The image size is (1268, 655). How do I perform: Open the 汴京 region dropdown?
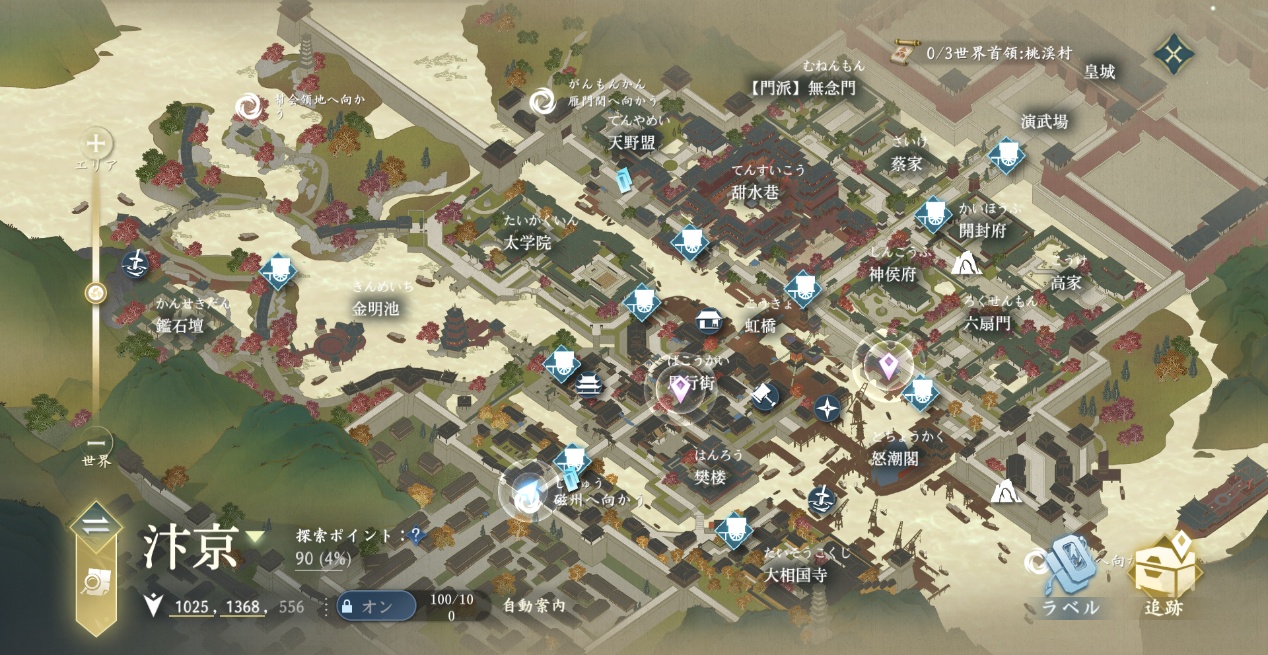click(256, 537)
